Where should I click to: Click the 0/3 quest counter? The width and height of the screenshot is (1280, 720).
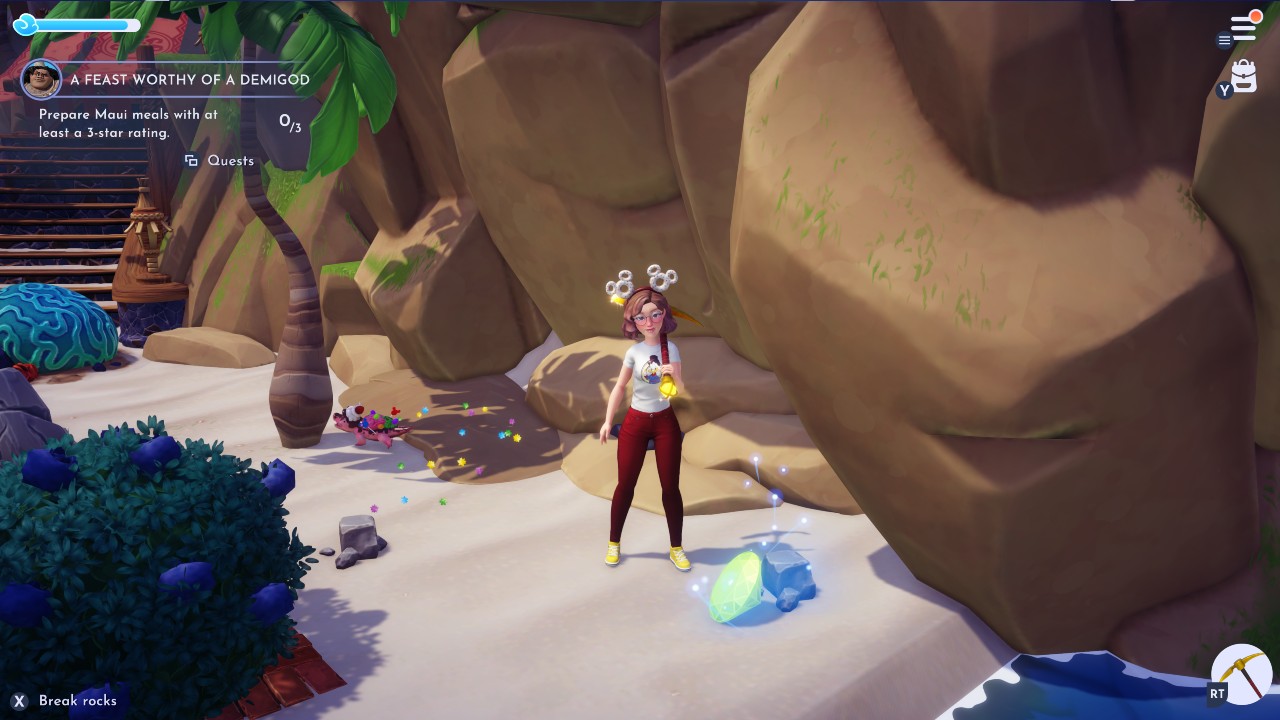pos(292,120)
